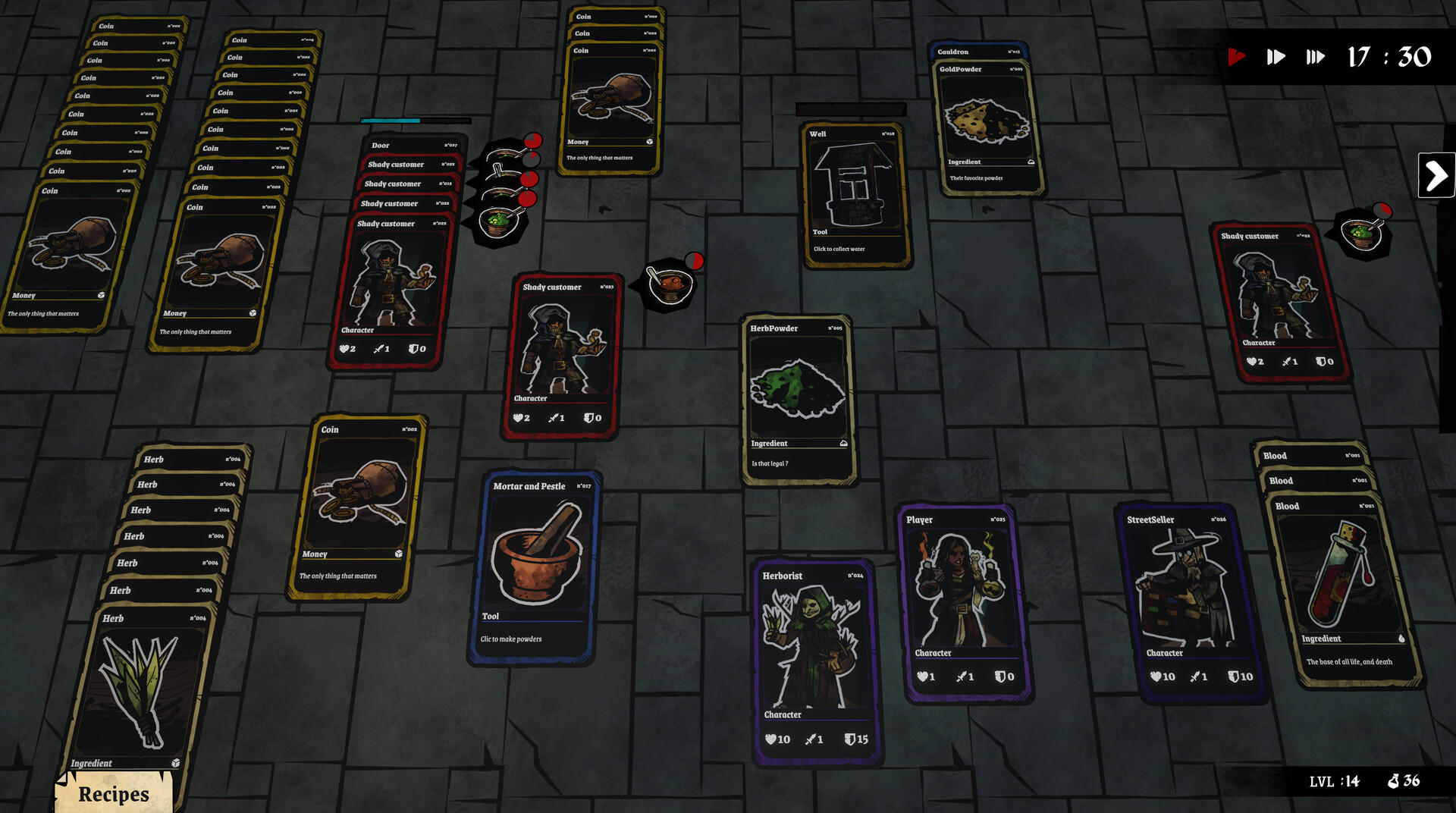Select the triple-arrow fastest speed icon
1456x813 pixels.
1316,56
